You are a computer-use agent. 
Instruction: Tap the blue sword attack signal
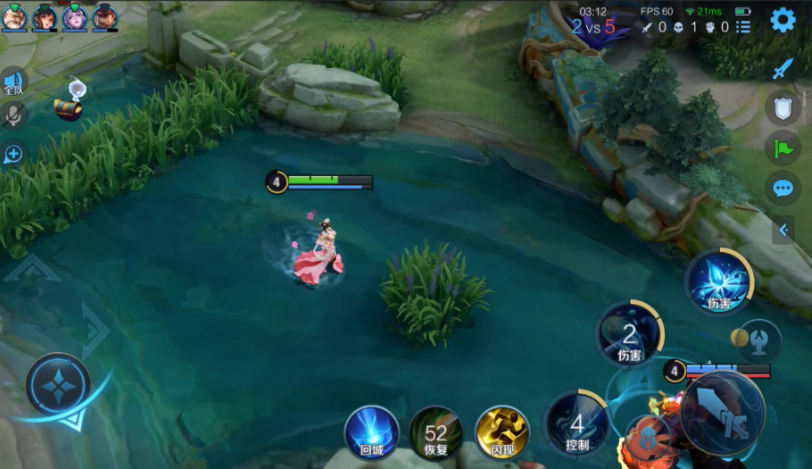point(782,69)
